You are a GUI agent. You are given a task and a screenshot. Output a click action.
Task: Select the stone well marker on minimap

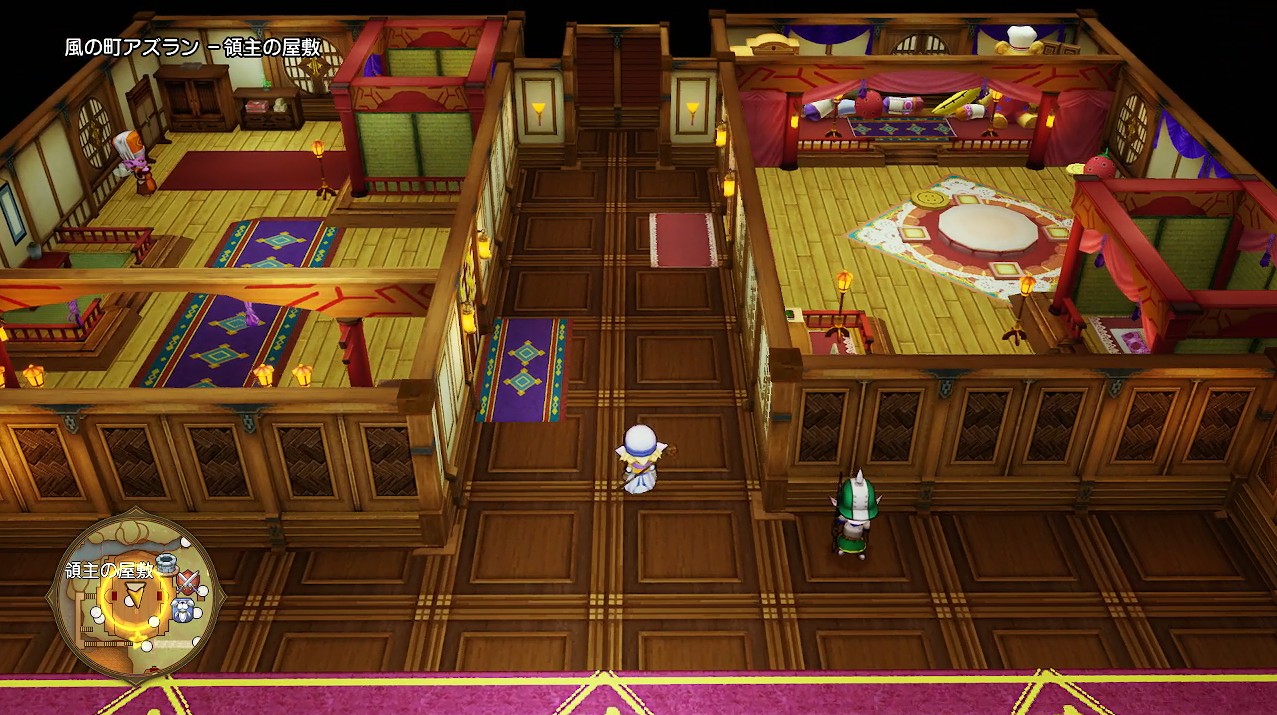pos(166,564)
